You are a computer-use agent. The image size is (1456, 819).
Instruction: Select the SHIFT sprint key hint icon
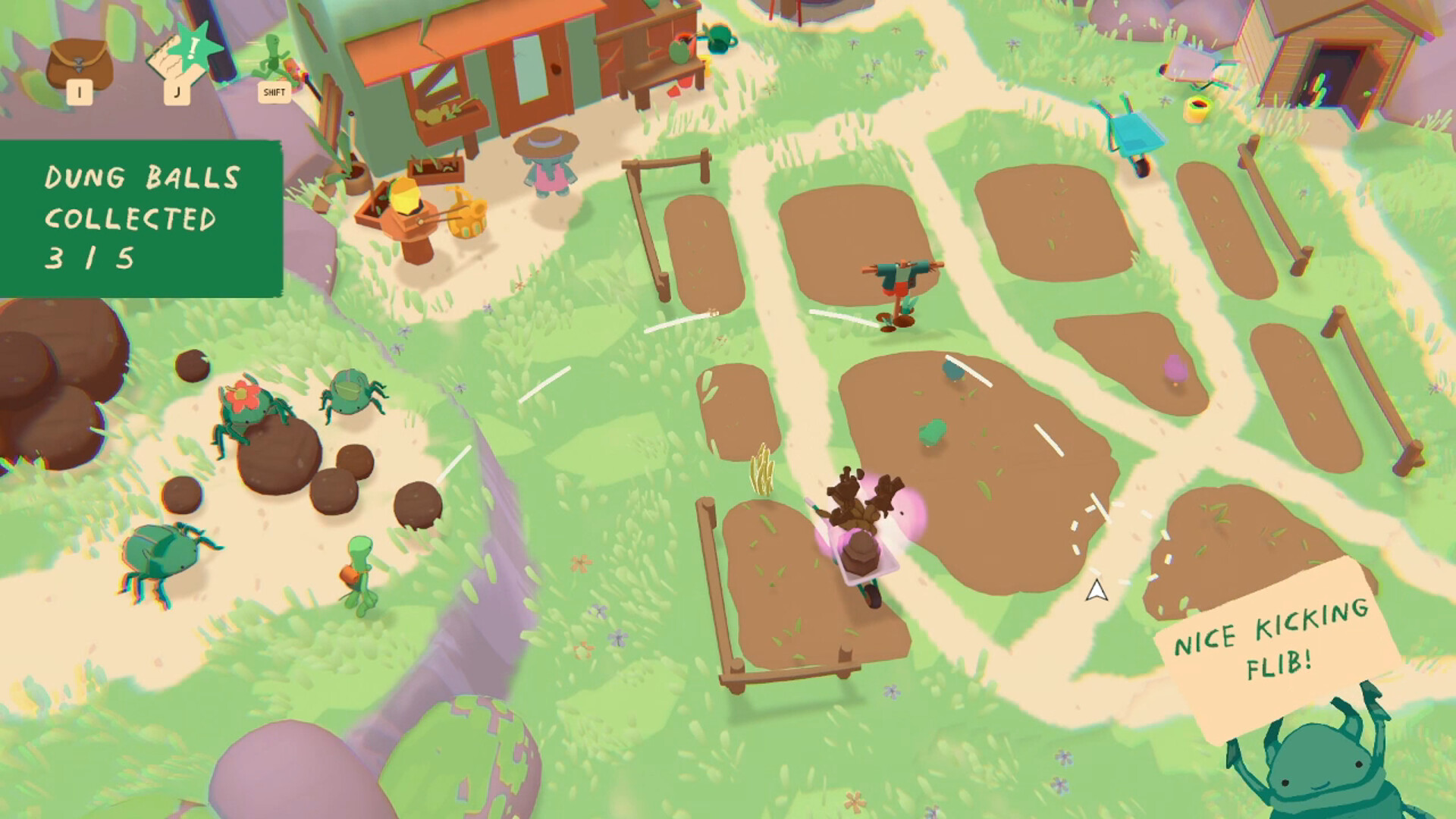[x=275, y=92]
